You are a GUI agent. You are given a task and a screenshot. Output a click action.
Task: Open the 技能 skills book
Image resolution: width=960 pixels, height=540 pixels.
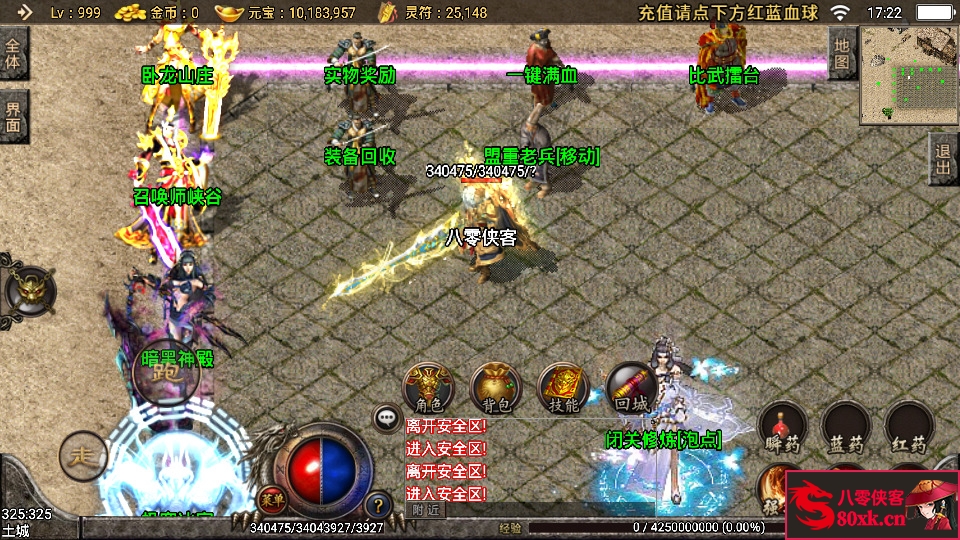point(562,389)
